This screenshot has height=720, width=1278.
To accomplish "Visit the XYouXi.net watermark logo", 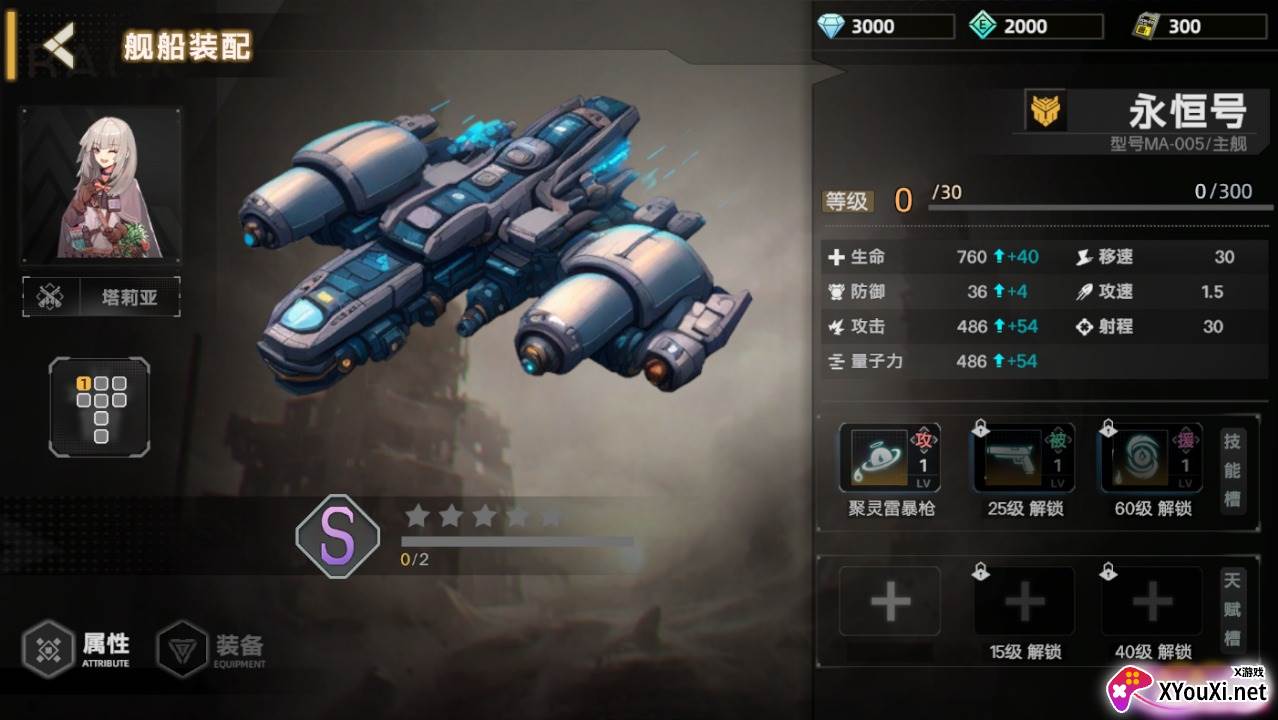I will point(1190,690).
